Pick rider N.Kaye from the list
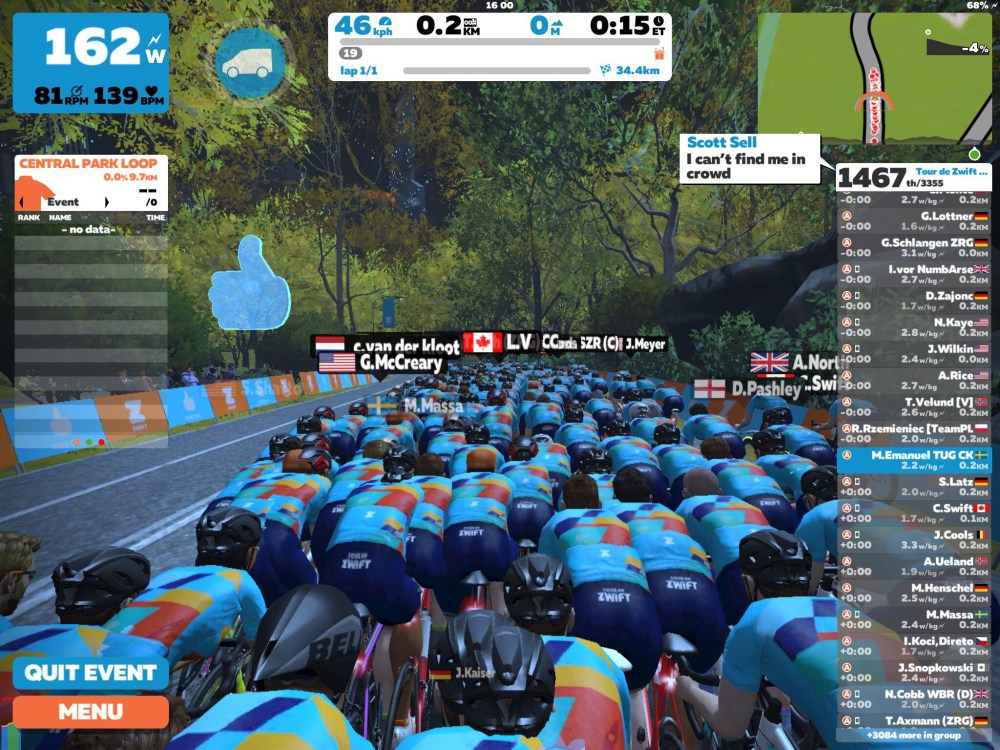This screenshot has height=750, width=1000. (x=914, y=328)
